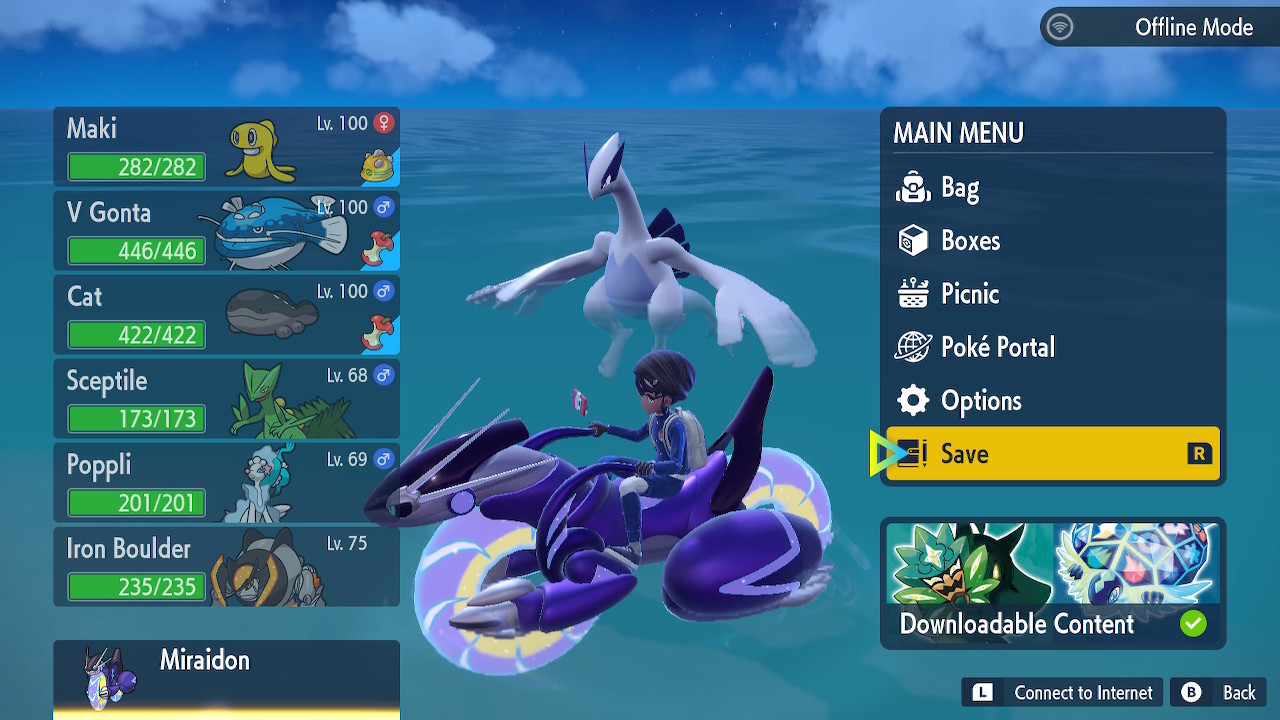Select the Miraidon ride Pokémon panel
The width and height of the screenshot is (1280, 720).
pyautogui.click(x=226, y=678)
